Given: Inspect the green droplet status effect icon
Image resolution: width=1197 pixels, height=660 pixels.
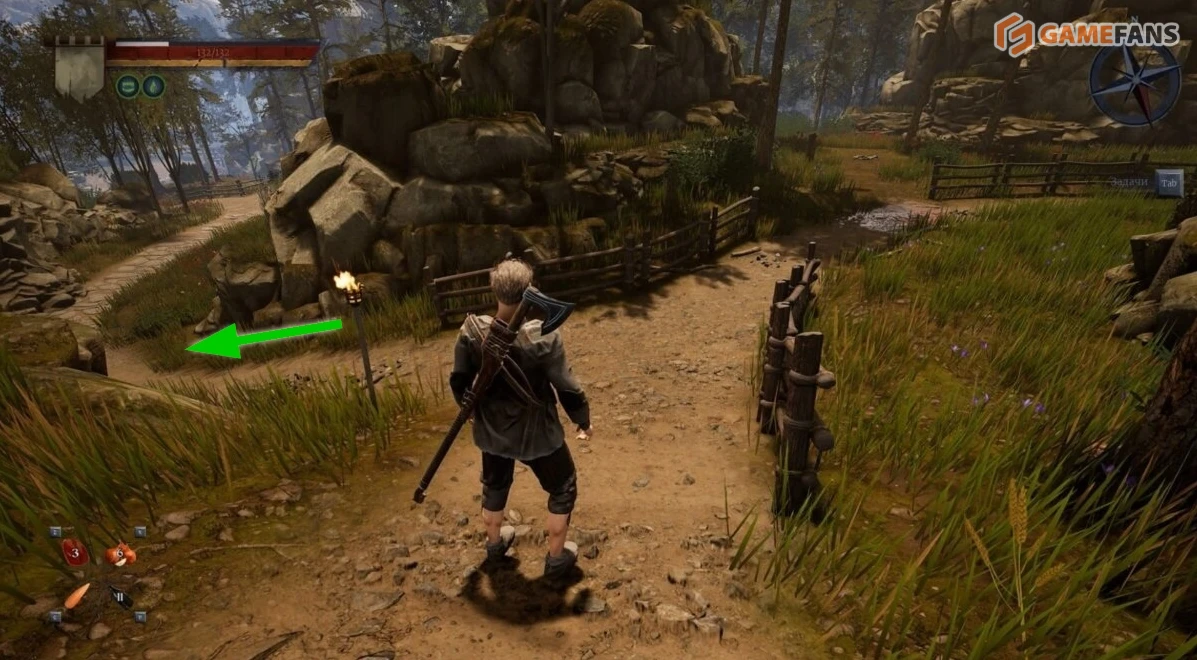Looking at the screenshot, I should pos(153,86).
